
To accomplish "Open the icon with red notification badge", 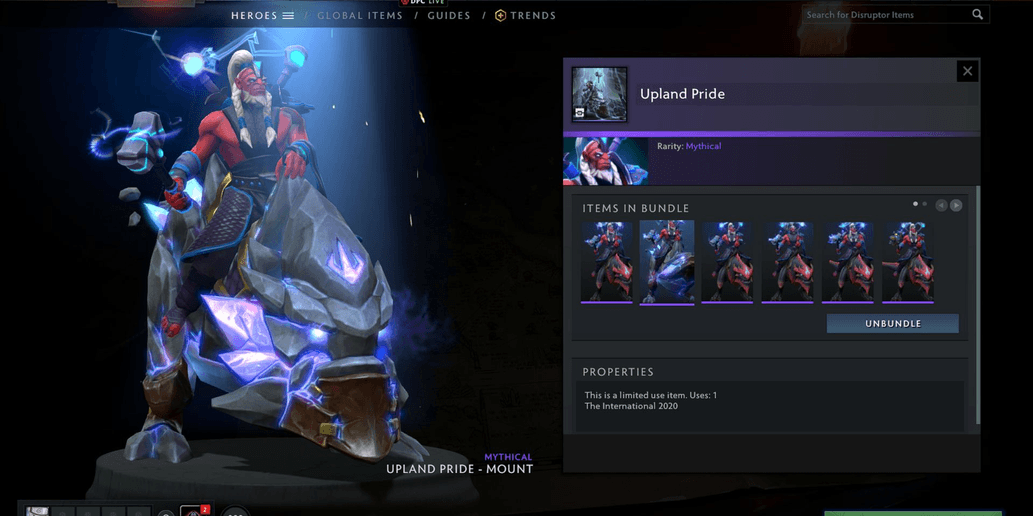I will point(195,511).
